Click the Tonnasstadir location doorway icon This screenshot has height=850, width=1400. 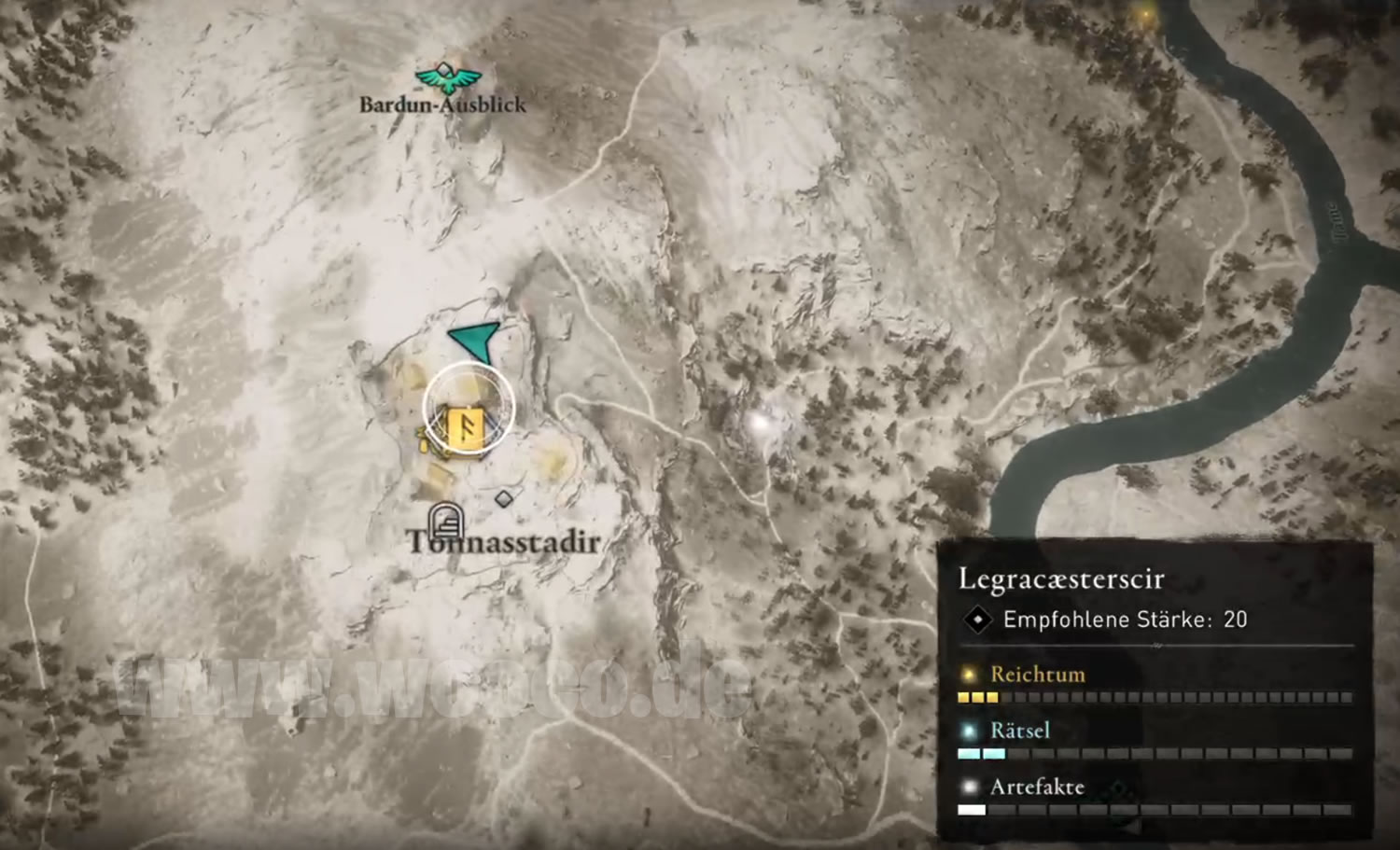point(446,520)
